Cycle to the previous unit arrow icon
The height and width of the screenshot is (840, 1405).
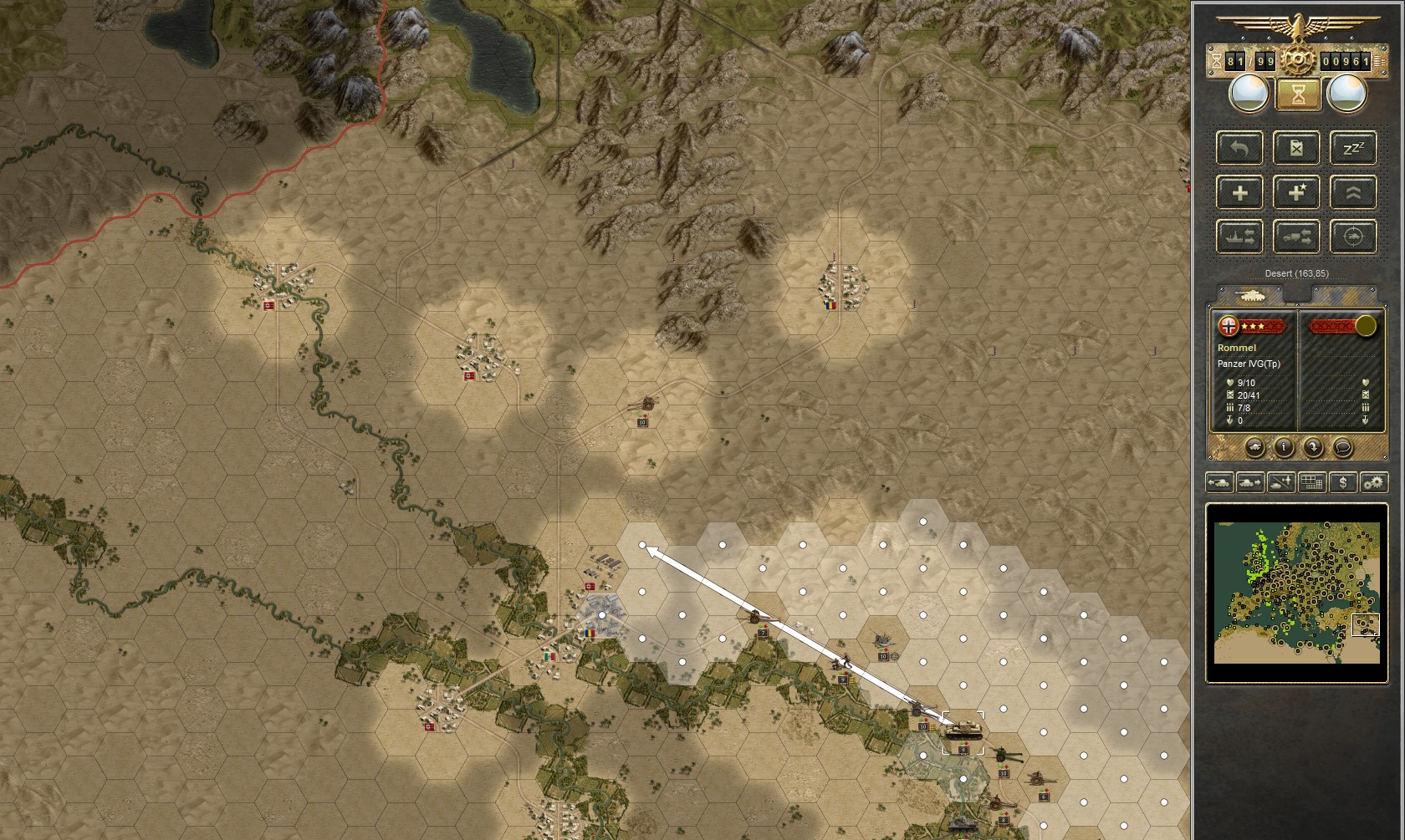point(1219,483)
